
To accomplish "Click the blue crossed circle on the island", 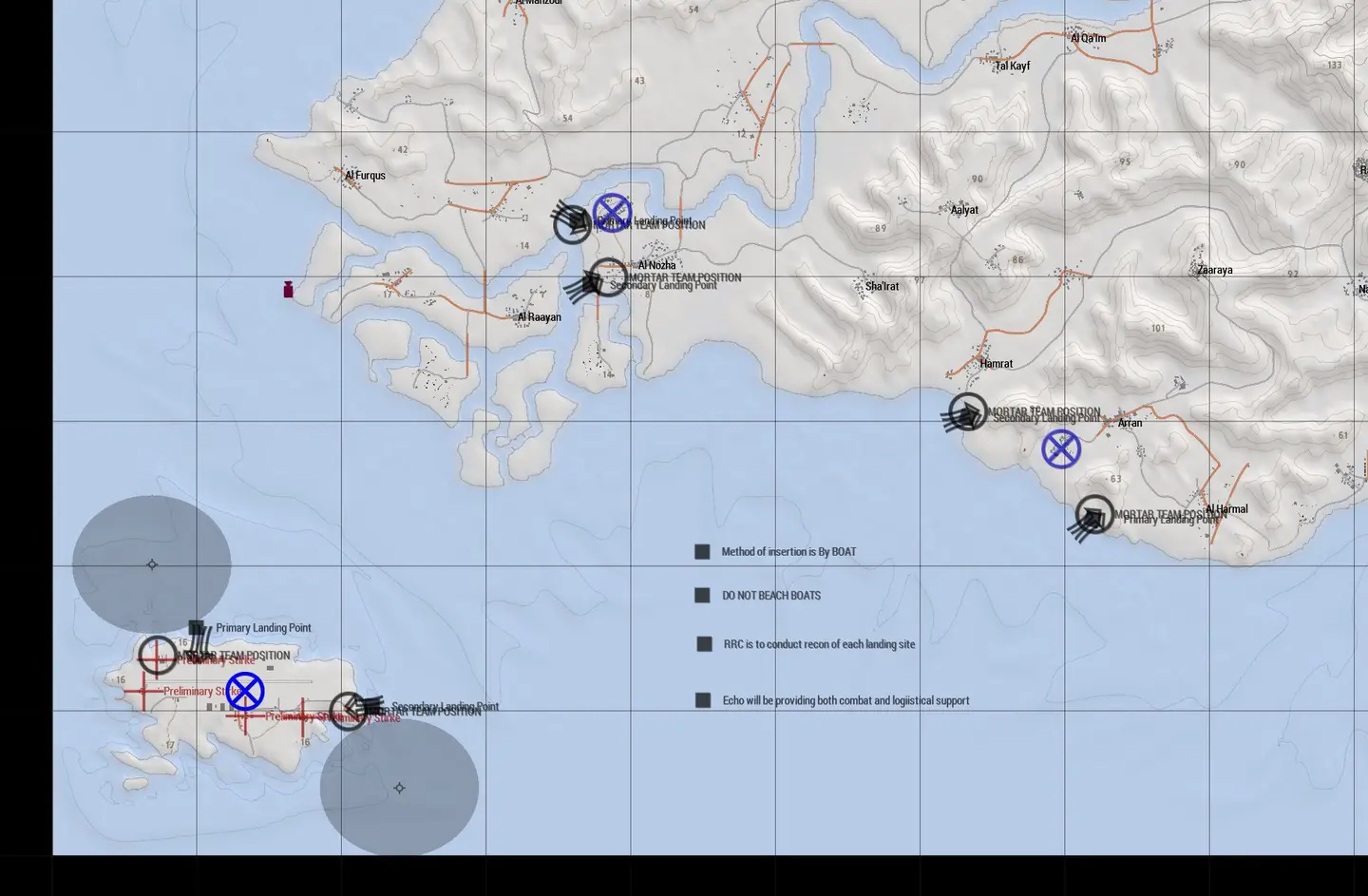I will point(245,692).
